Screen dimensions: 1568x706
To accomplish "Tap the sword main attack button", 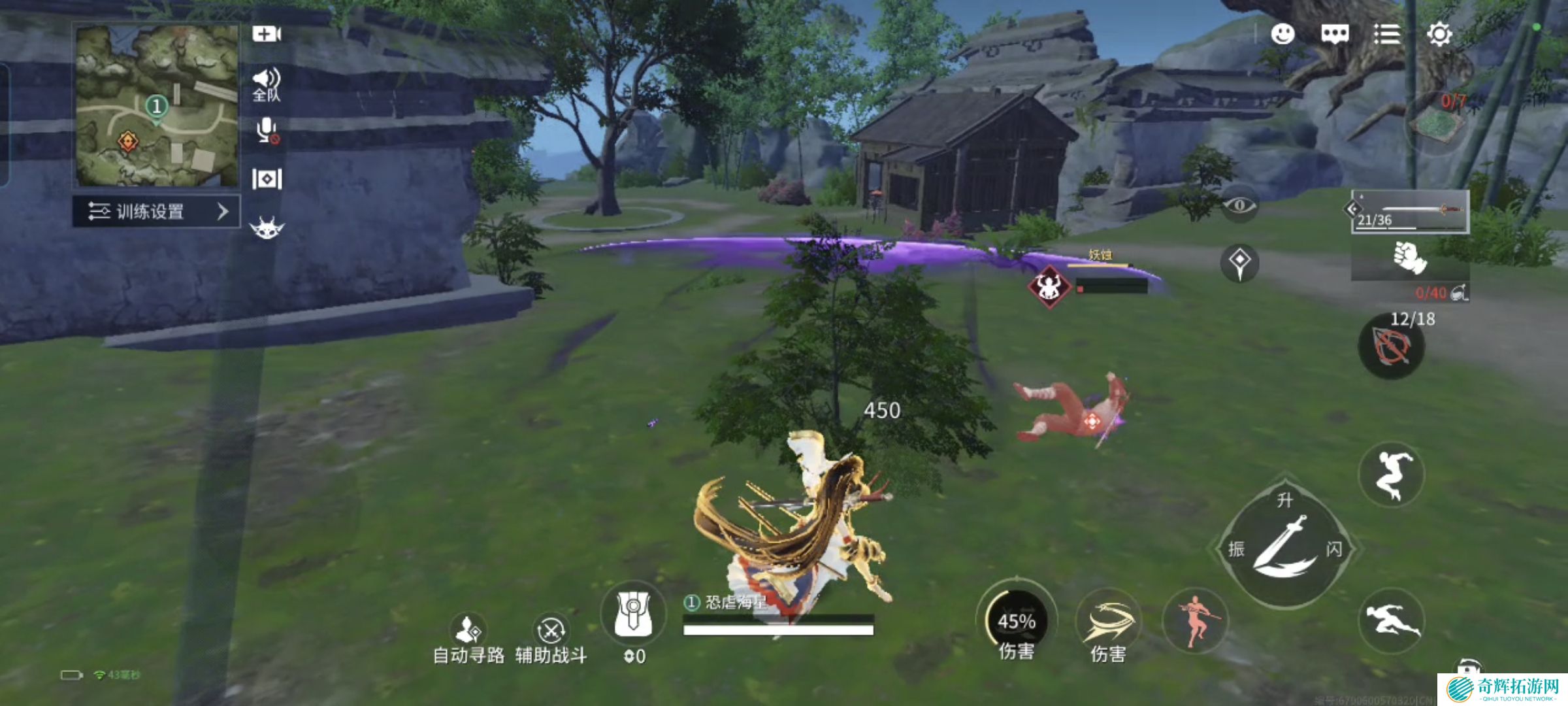I will 1283,548.
